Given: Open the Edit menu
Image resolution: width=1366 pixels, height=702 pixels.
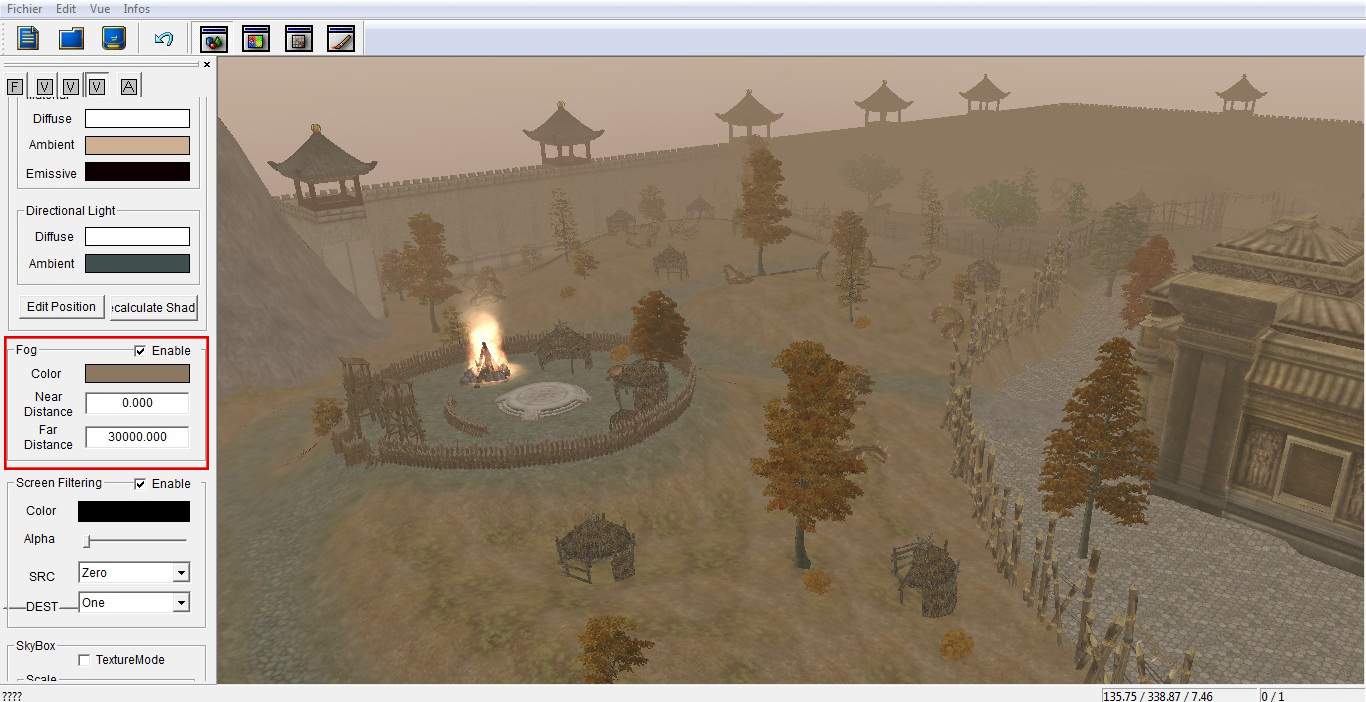Looking at the screenshot, I should coord(66,9).
